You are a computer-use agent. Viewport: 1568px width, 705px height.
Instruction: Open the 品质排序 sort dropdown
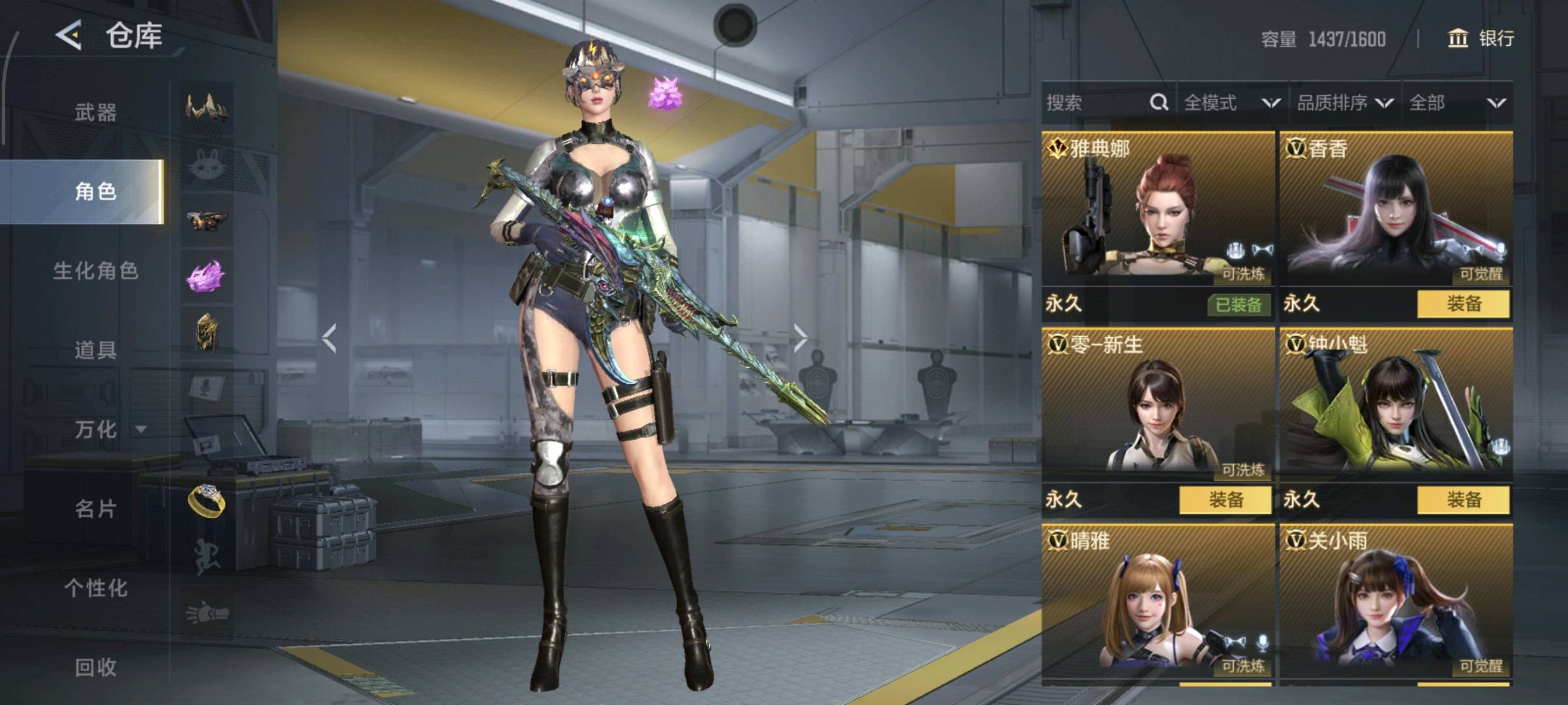pyautogui.click(x=1344, y=102)
